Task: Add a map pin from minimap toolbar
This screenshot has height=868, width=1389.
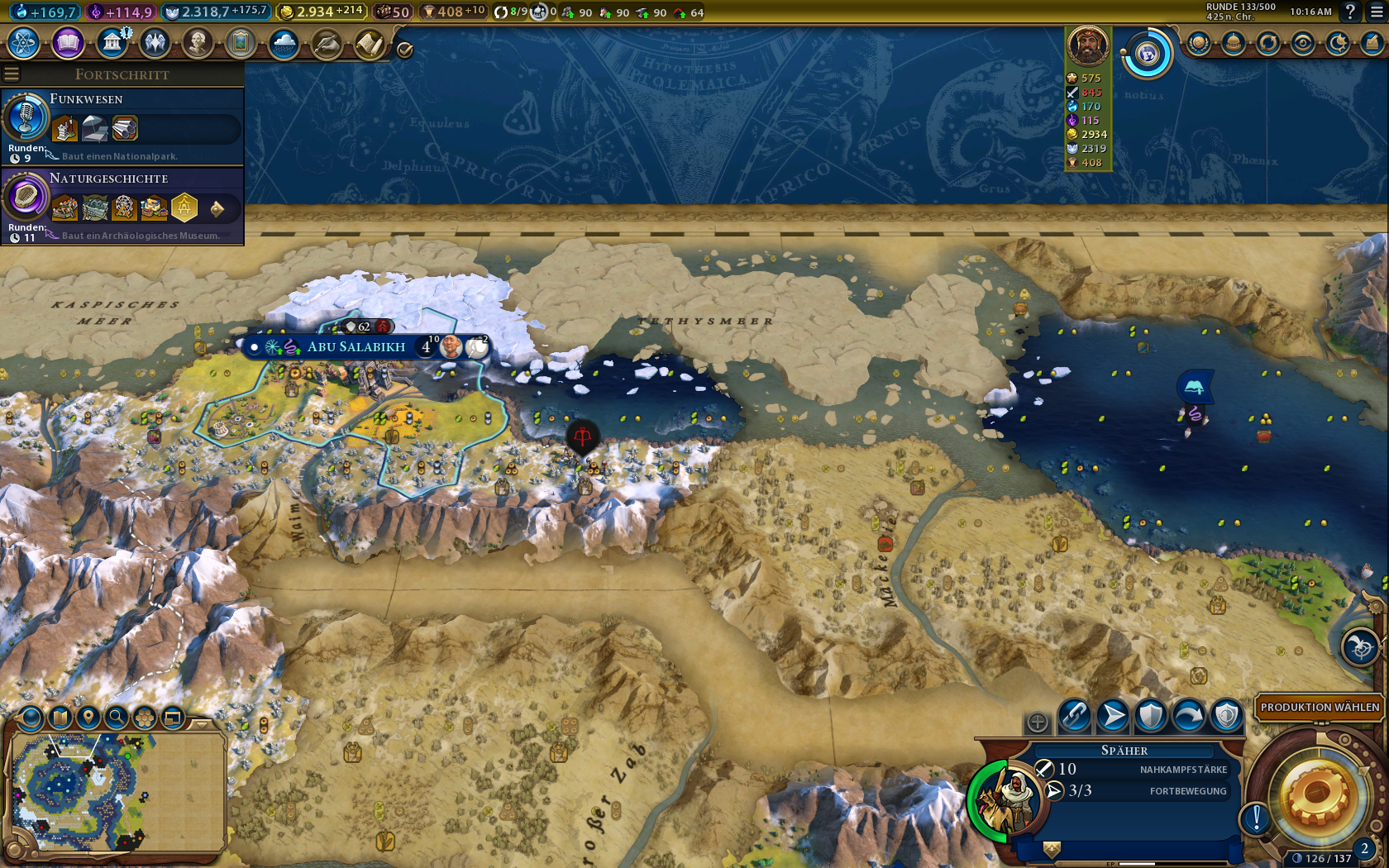Action: [88, 718]
